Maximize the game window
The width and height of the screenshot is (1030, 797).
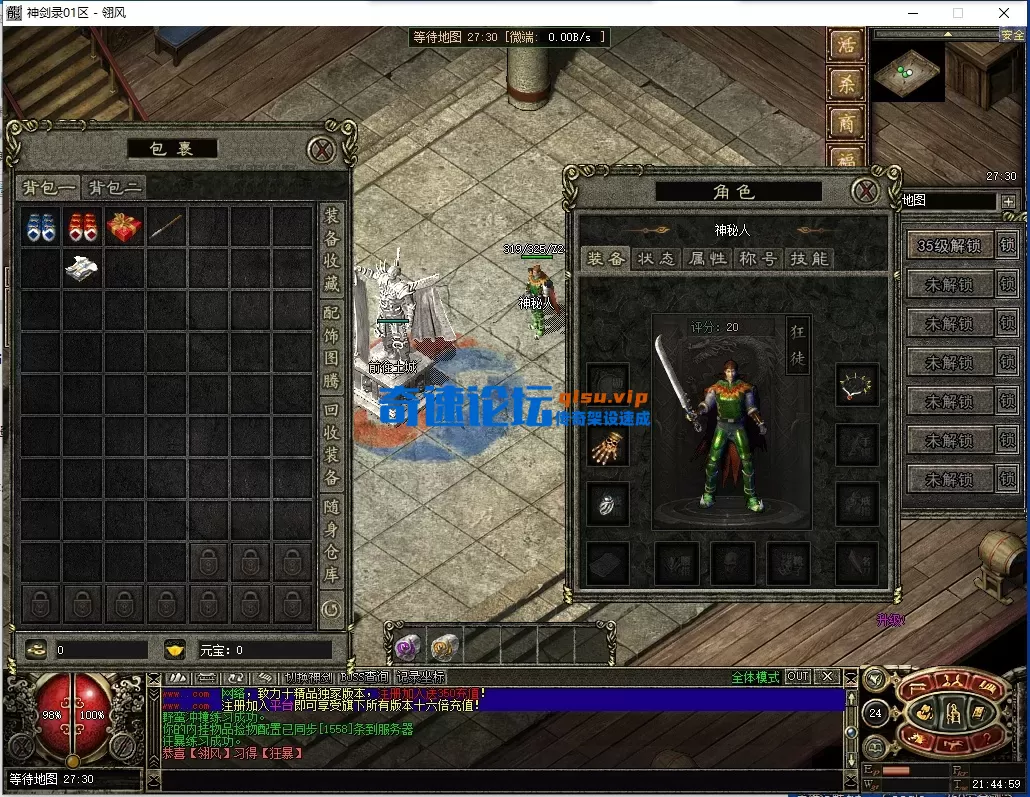click(x=957, y=13)
